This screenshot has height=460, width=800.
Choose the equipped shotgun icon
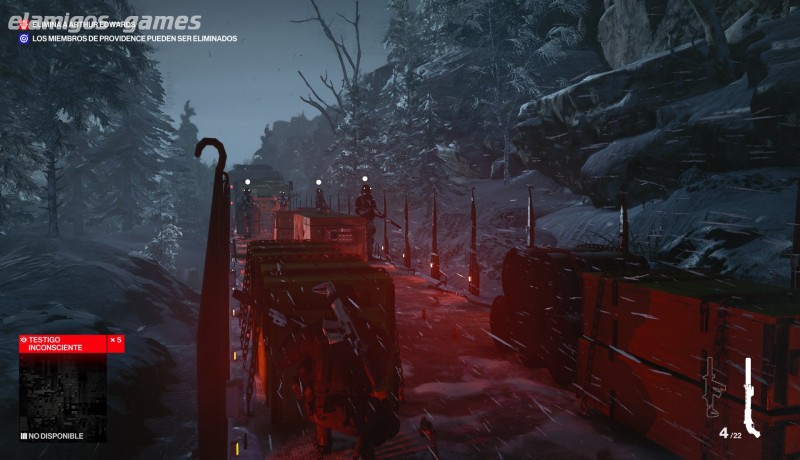pos(751,396)
